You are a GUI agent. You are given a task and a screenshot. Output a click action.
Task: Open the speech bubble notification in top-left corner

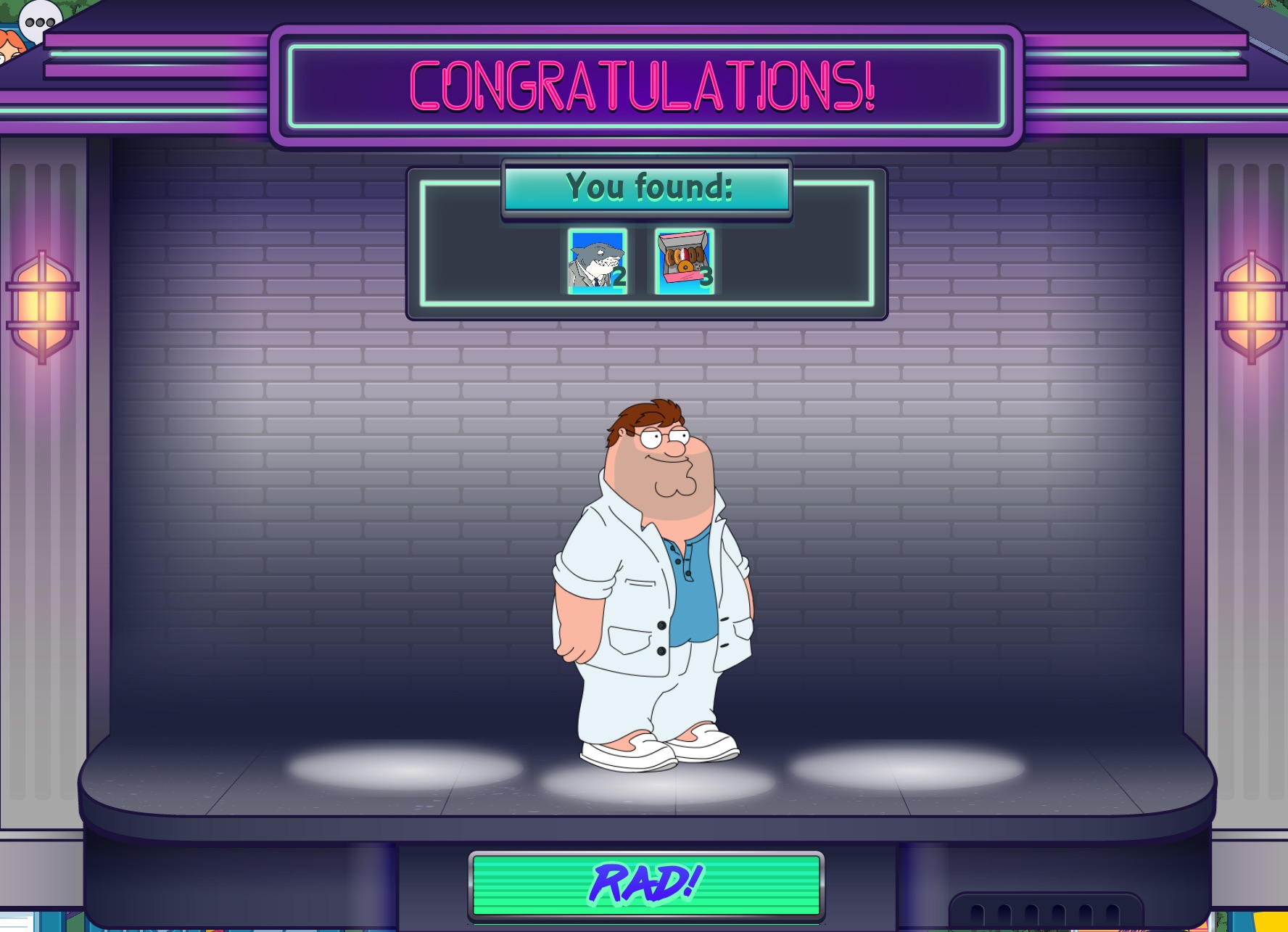38,23
